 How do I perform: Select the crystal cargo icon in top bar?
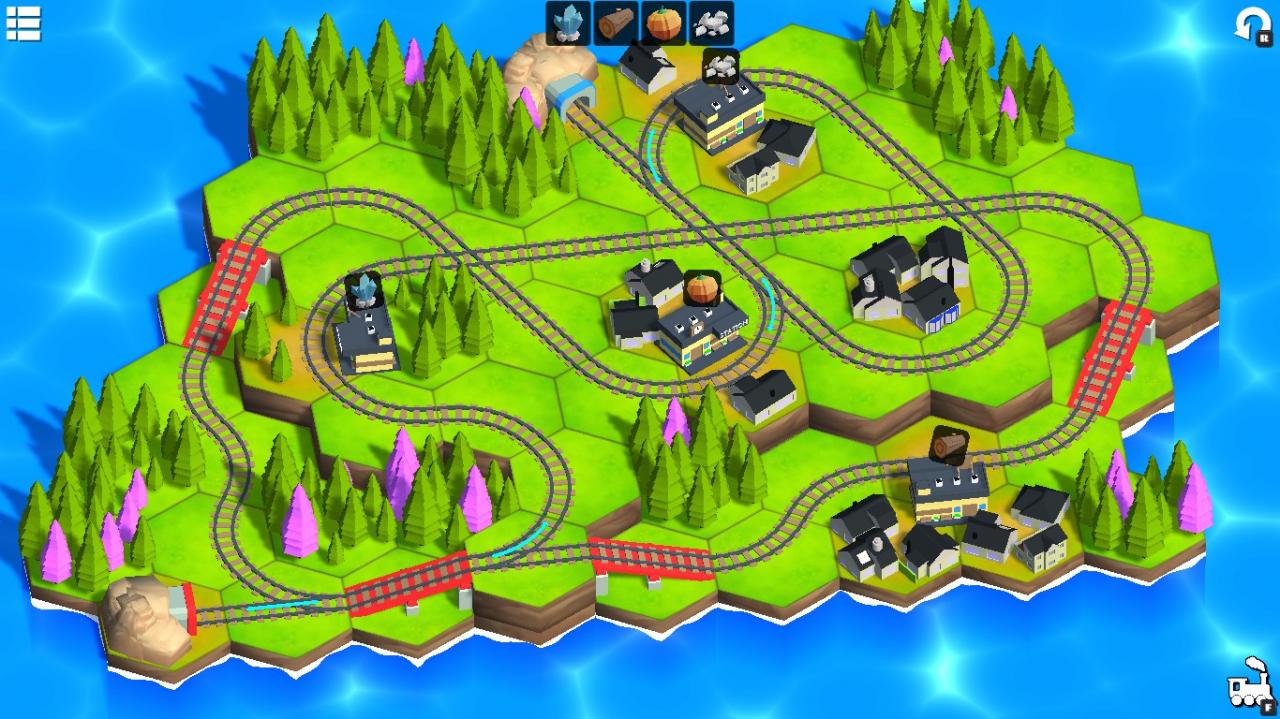point(569,23)
